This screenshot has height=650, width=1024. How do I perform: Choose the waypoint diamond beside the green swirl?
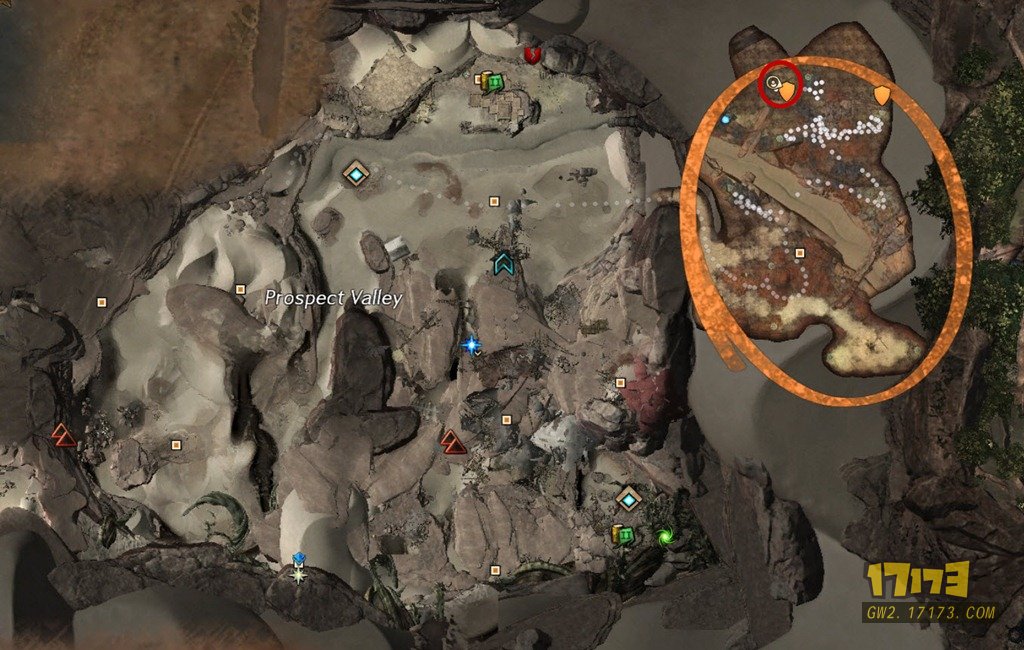tap(628, 498)
